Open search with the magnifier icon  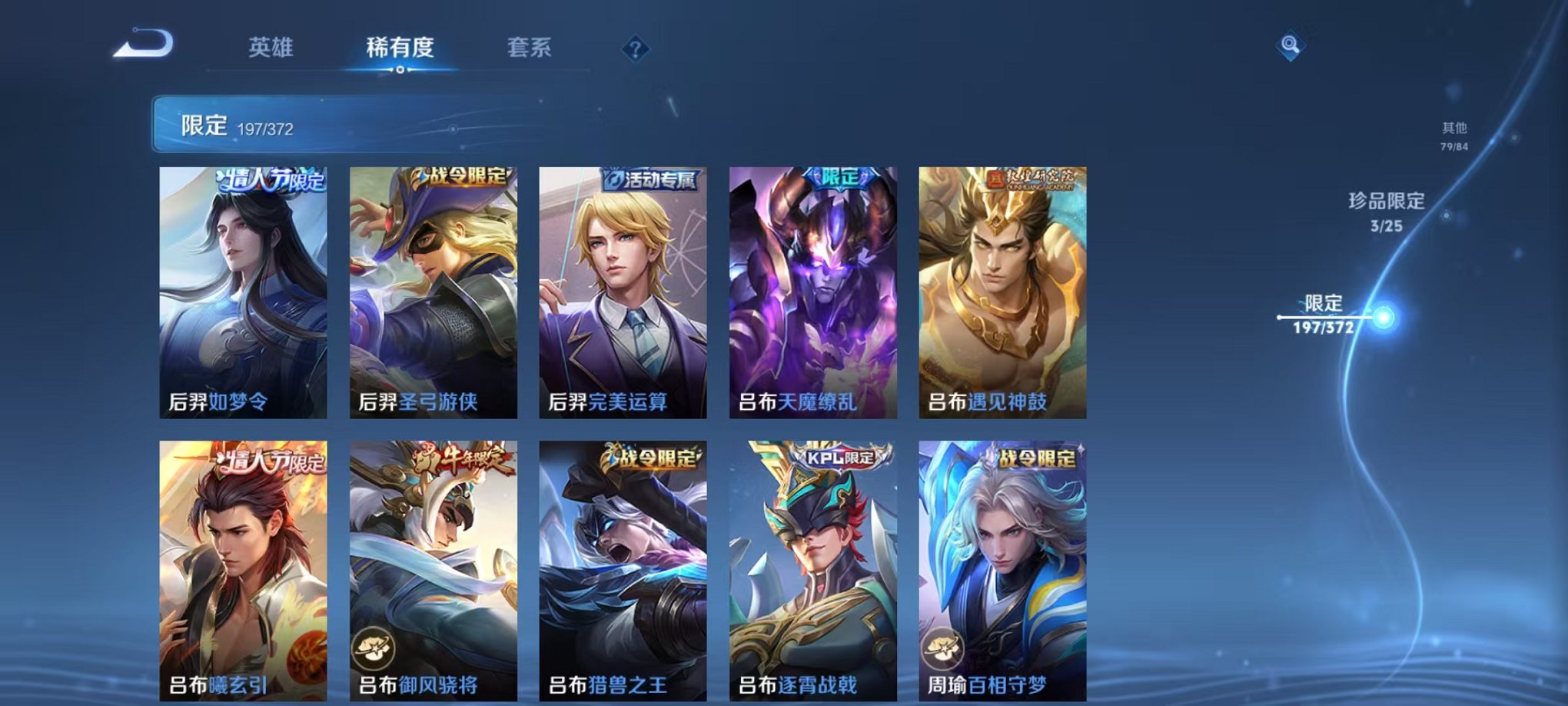click(x=1291, y=45)
